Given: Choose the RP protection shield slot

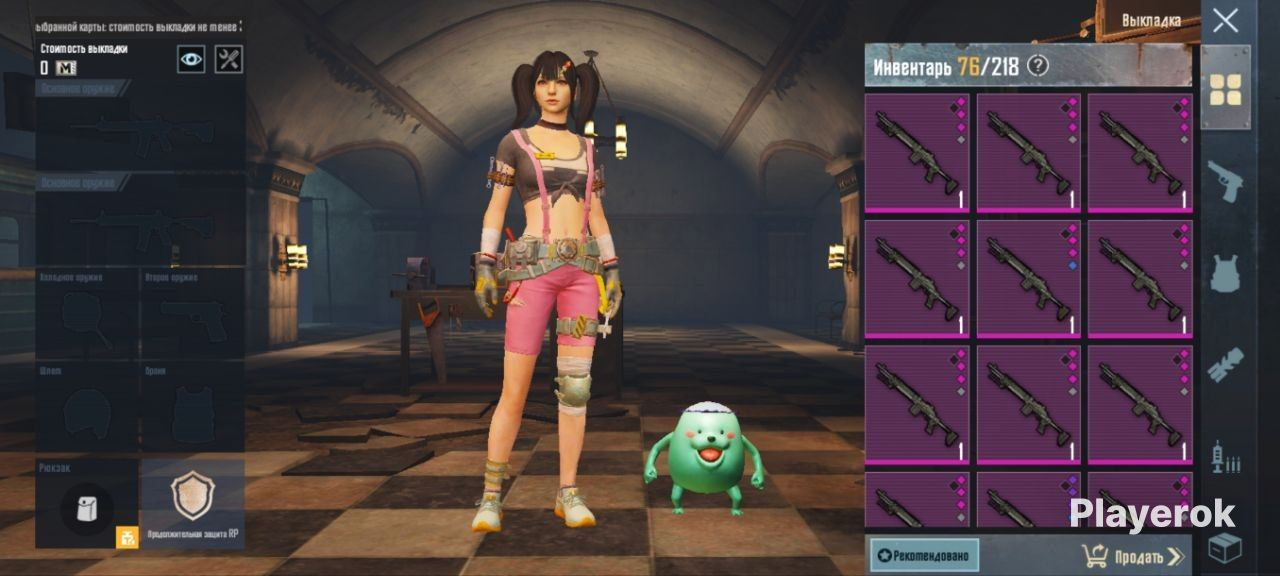Looking at the screenshot, I should pos(192,498).
